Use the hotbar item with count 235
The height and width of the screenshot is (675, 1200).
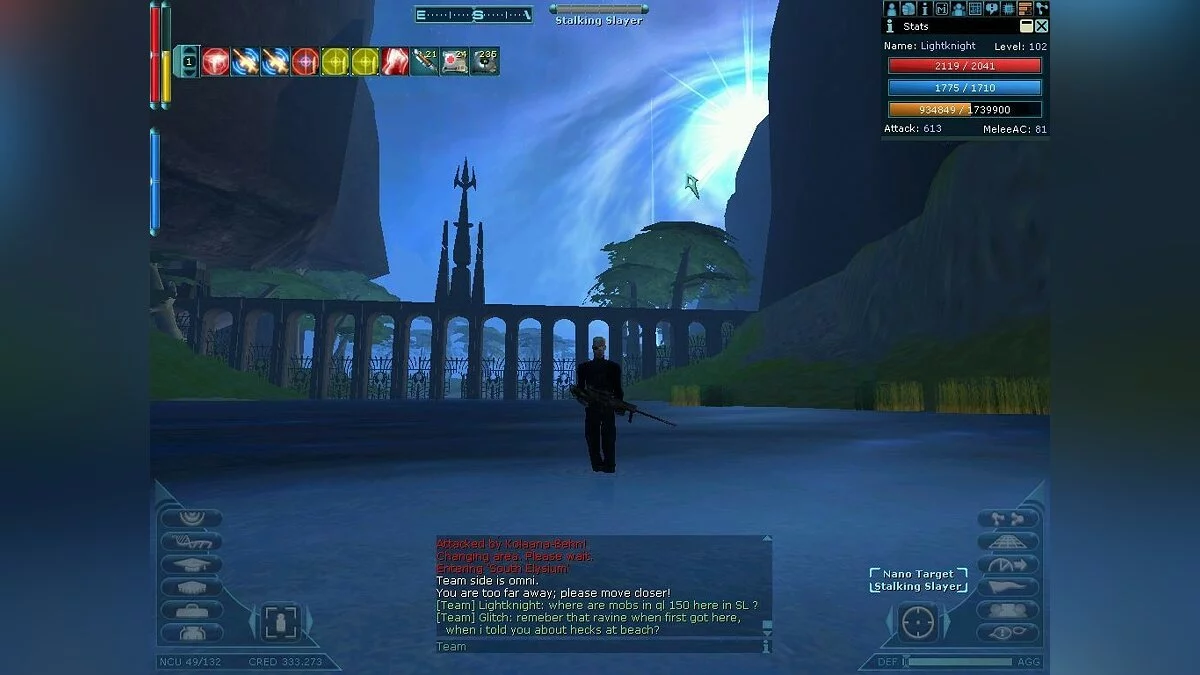click(485, 62)
